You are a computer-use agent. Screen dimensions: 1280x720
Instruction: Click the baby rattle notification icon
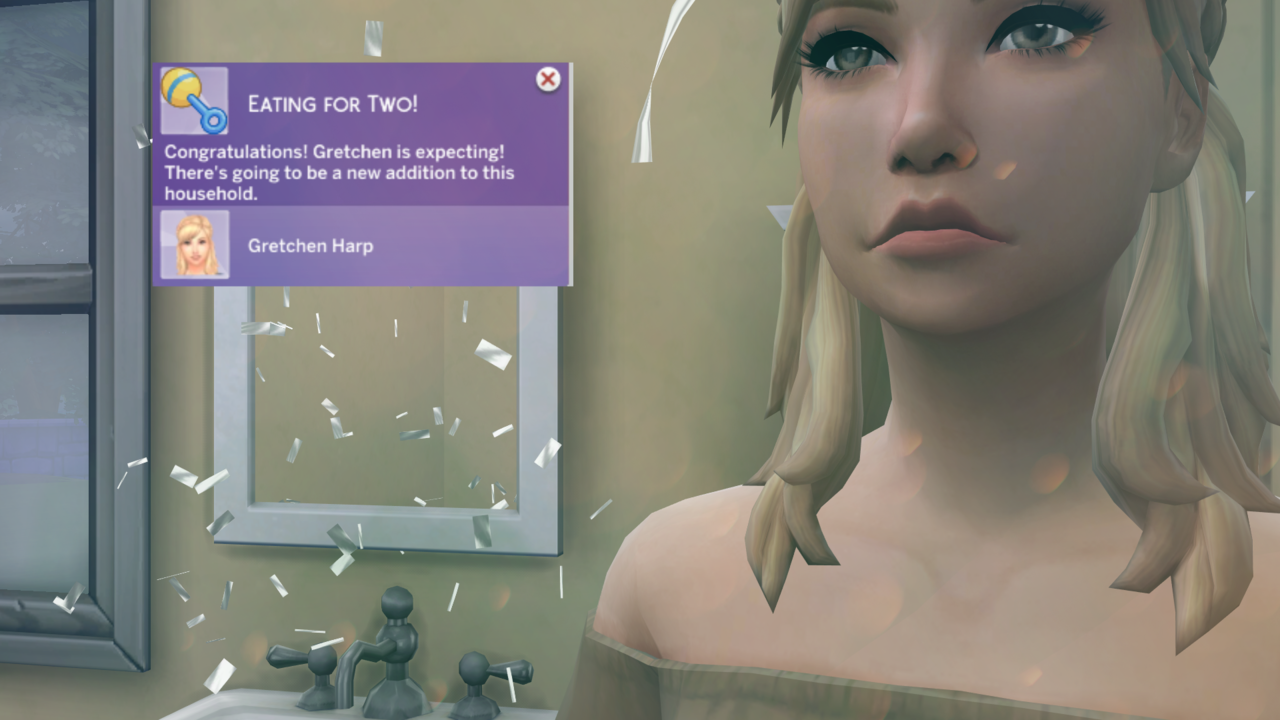[x=194, y=101]
